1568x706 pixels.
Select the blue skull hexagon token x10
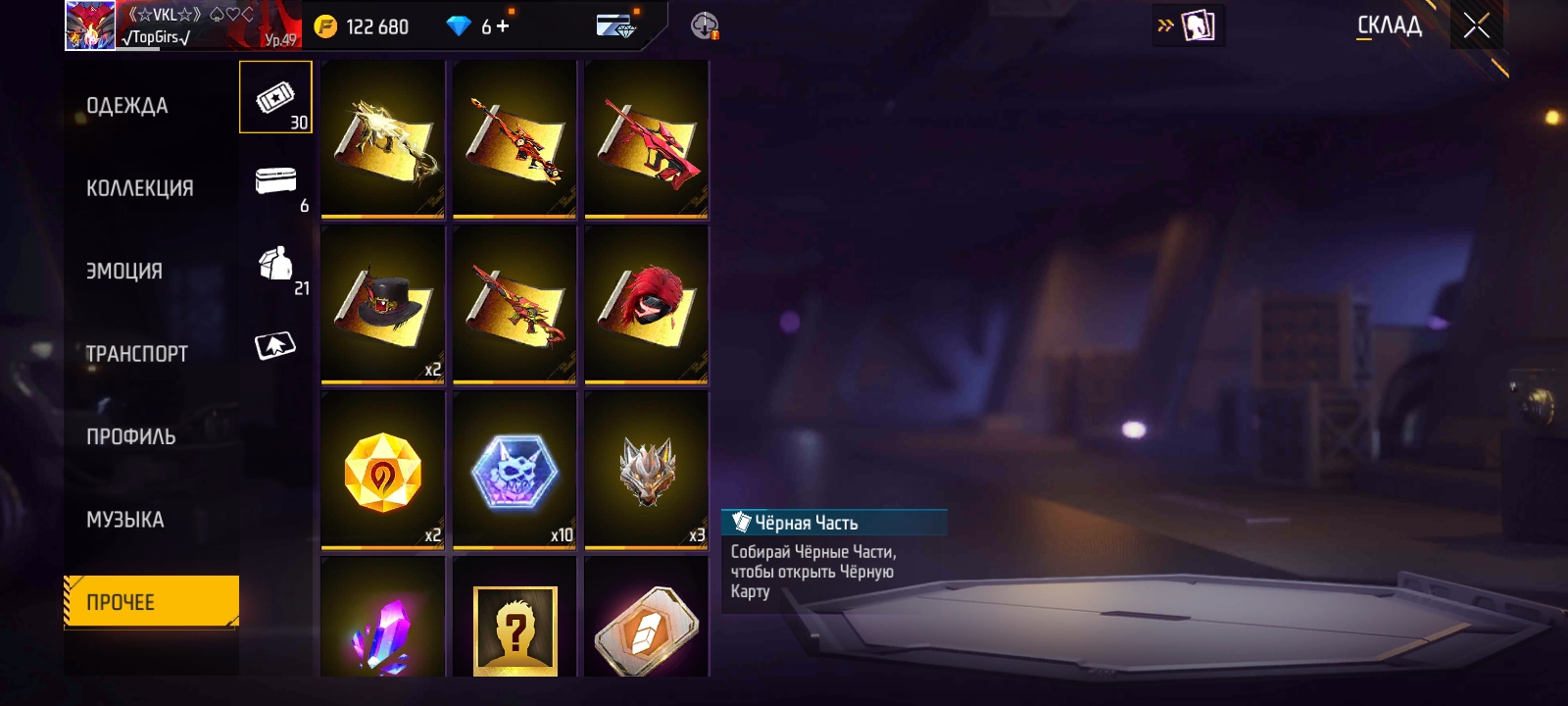pos(514,470)
